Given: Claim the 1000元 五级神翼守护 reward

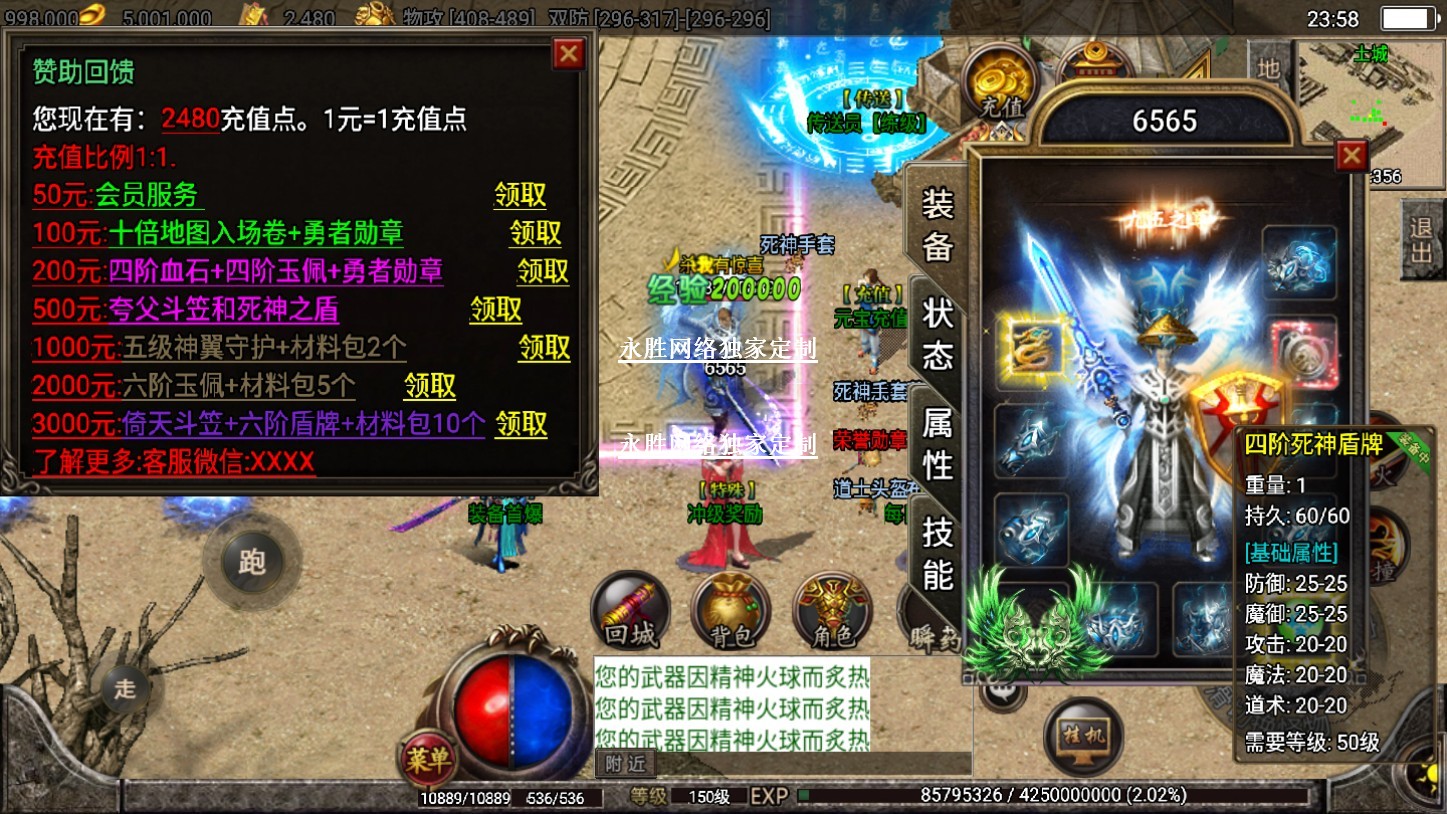Looking at the screenshot, I should [x=544, y=347].
